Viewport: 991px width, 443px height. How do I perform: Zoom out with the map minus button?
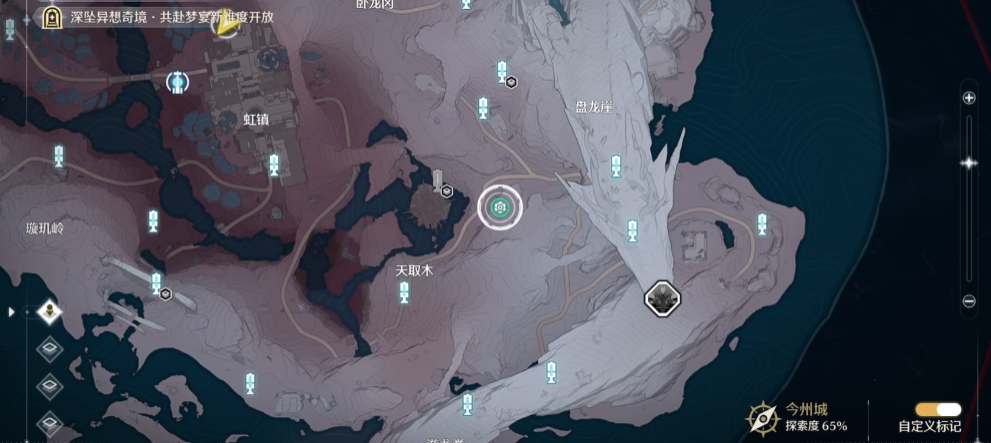(968, 301)
